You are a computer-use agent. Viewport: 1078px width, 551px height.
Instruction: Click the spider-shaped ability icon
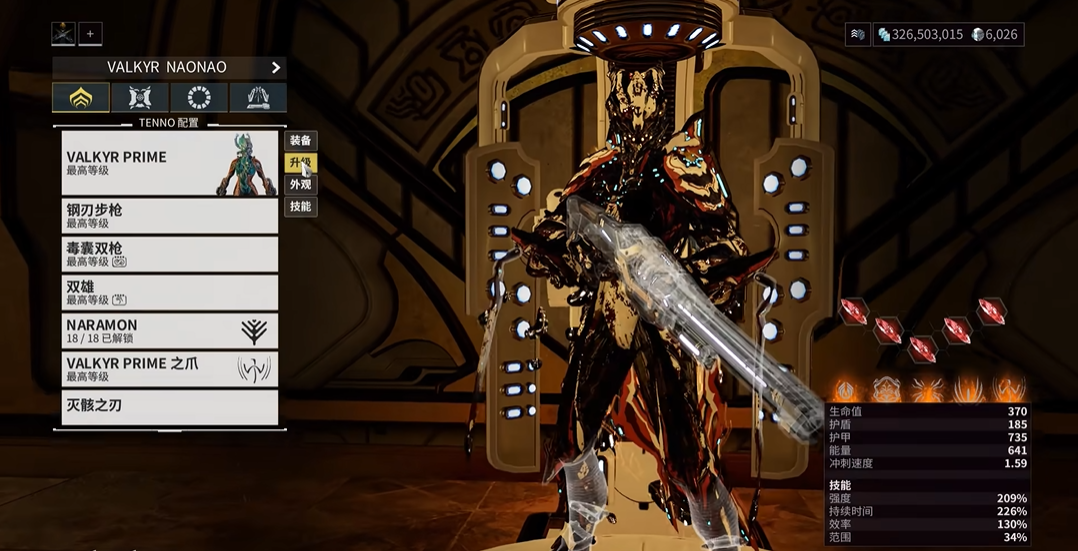pos(928,390)
